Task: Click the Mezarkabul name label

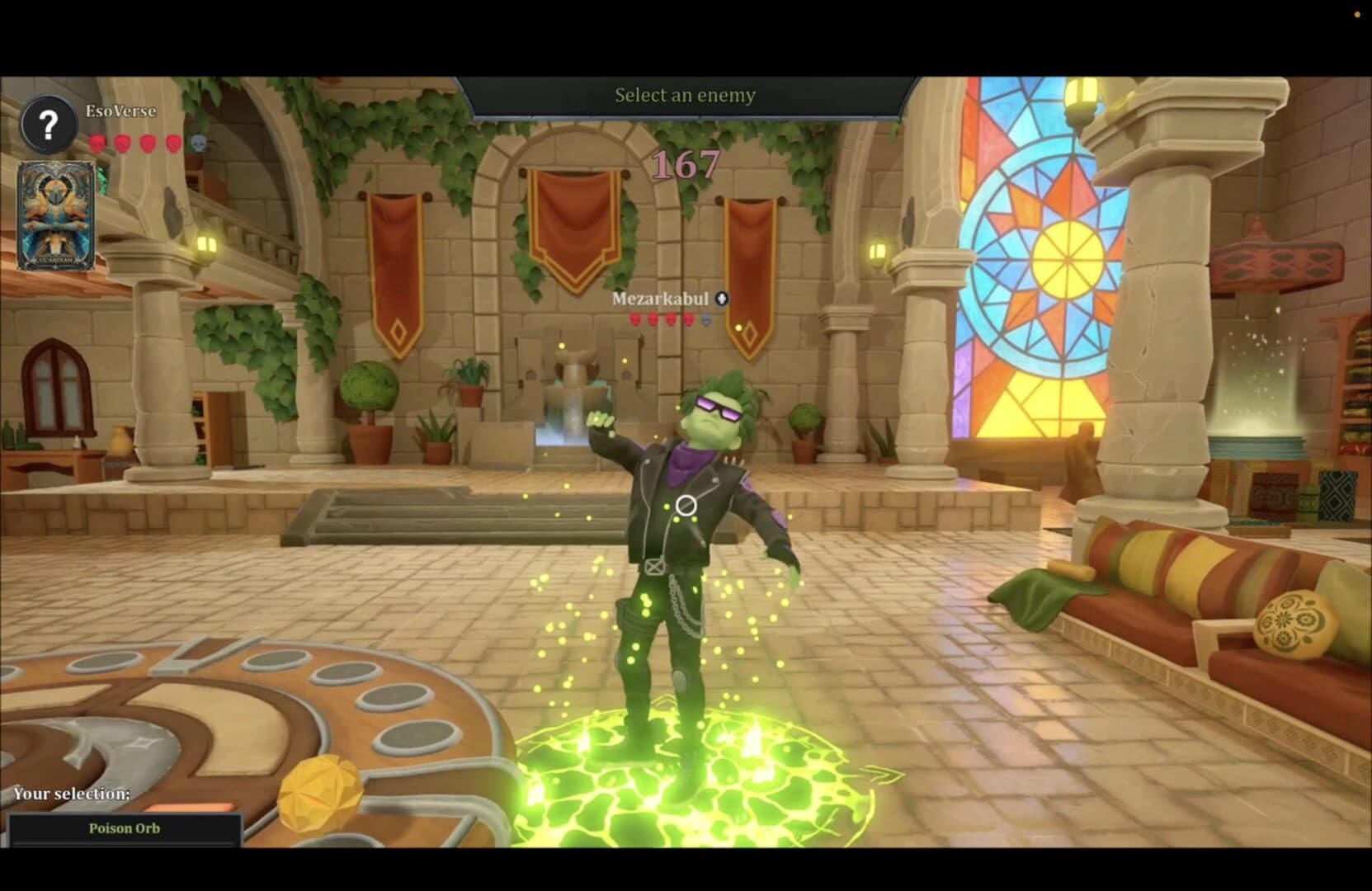Action: pyautogui.click(x=660, y=299)
